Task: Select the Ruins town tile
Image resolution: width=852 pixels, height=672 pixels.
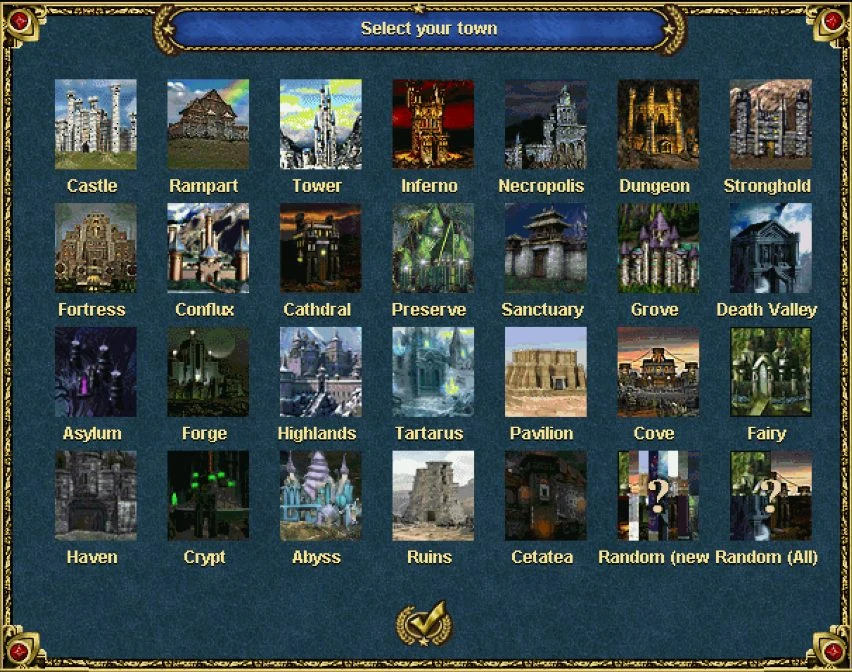Action: tap(433, 496)
